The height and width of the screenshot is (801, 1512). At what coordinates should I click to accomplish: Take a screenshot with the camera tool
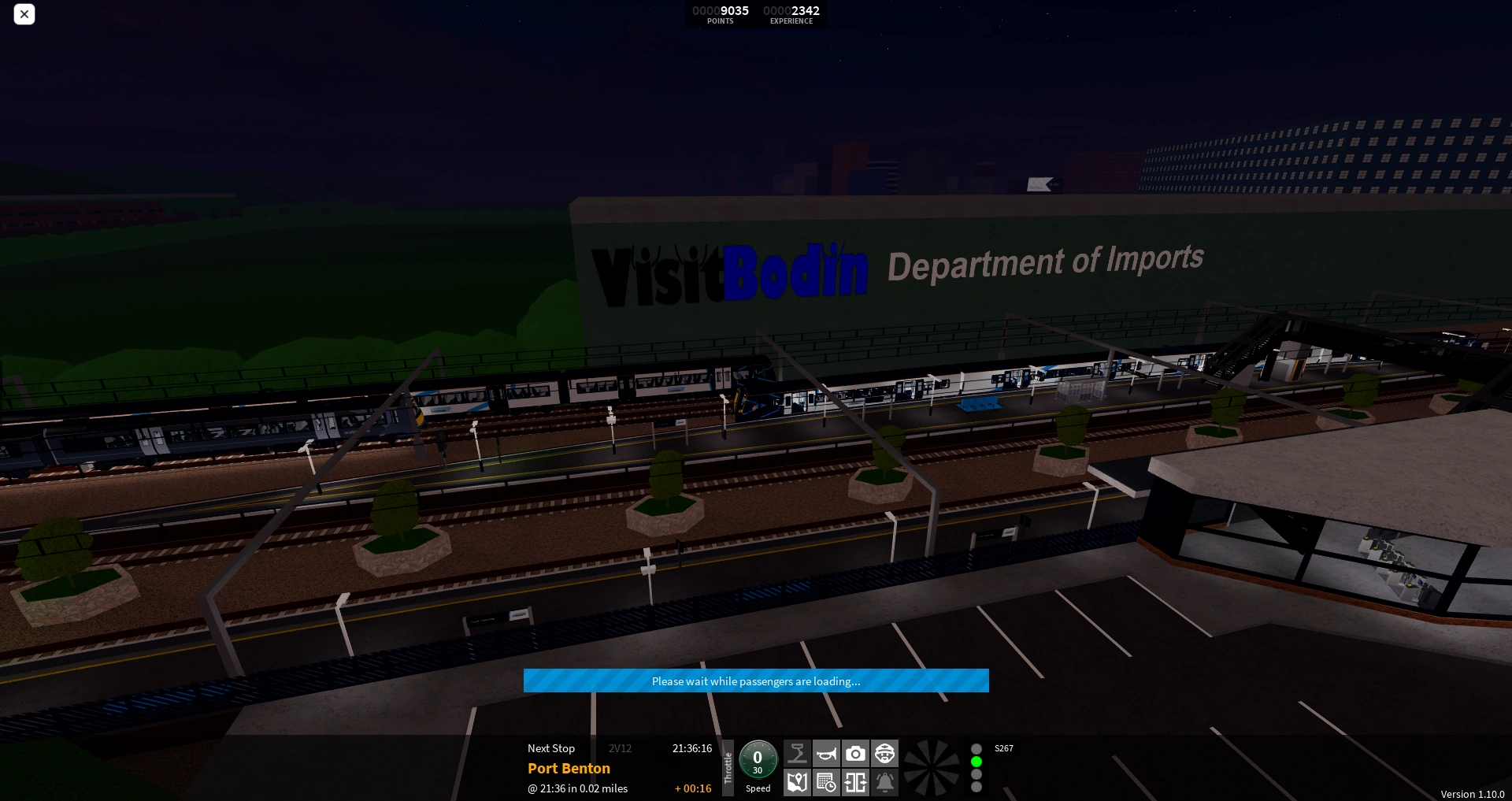pos(856,754)
